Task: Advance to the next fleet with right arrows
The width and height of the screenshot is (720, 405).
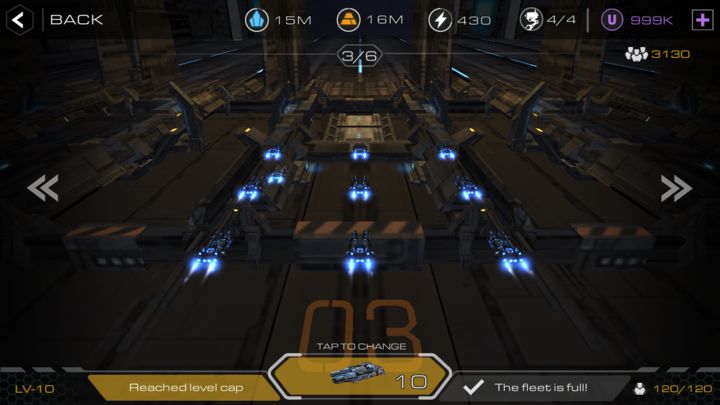Action: pyautogui.click(x=676, y=188)
